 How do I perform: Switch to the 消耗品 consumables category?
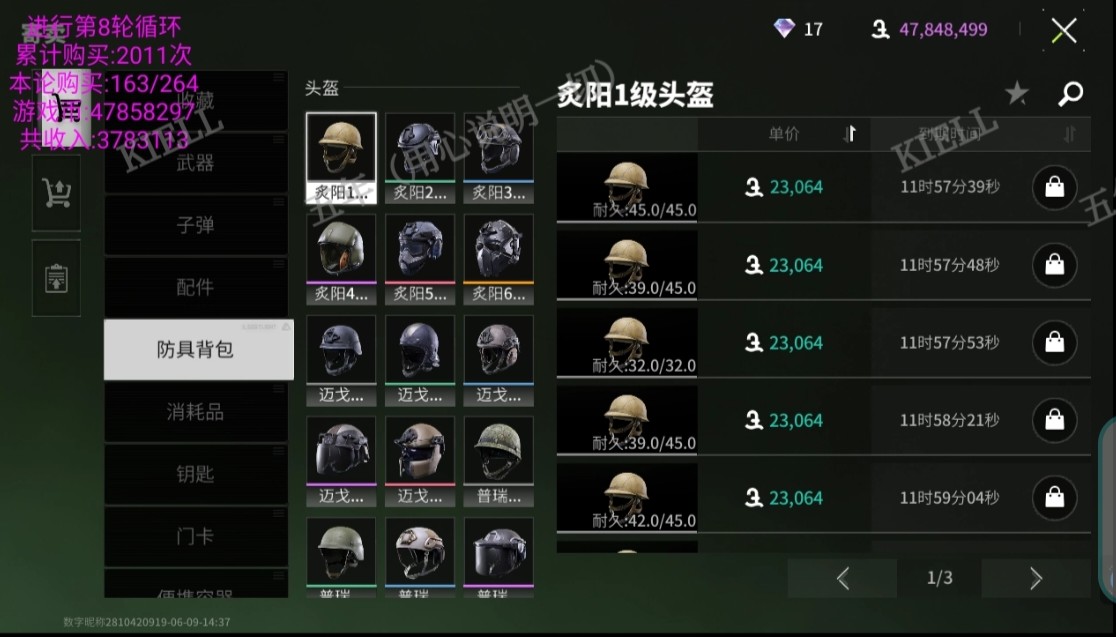pos(195,411)
